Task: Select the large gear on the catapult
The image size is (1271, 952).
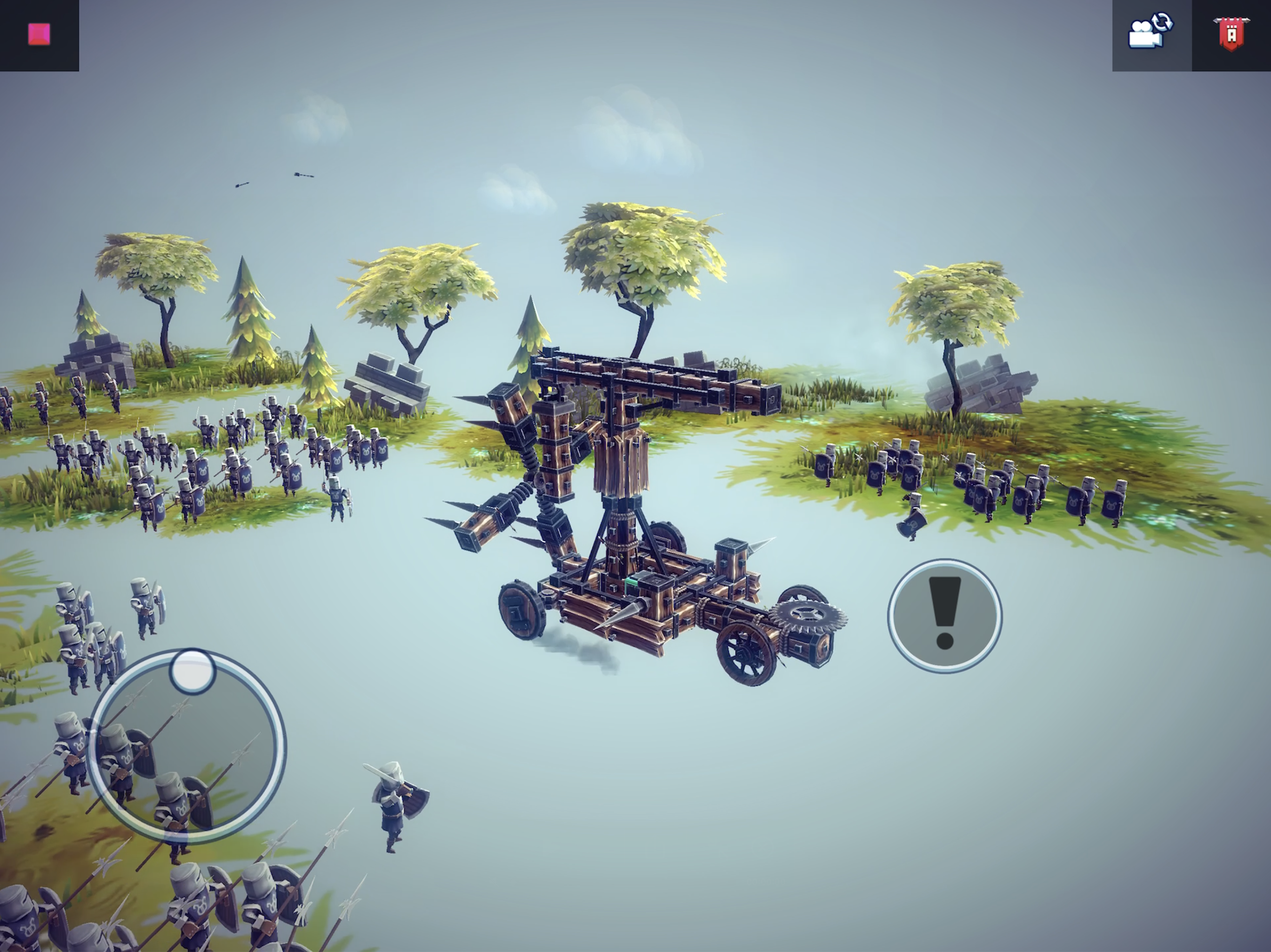Action: click(x=809, y=613)
